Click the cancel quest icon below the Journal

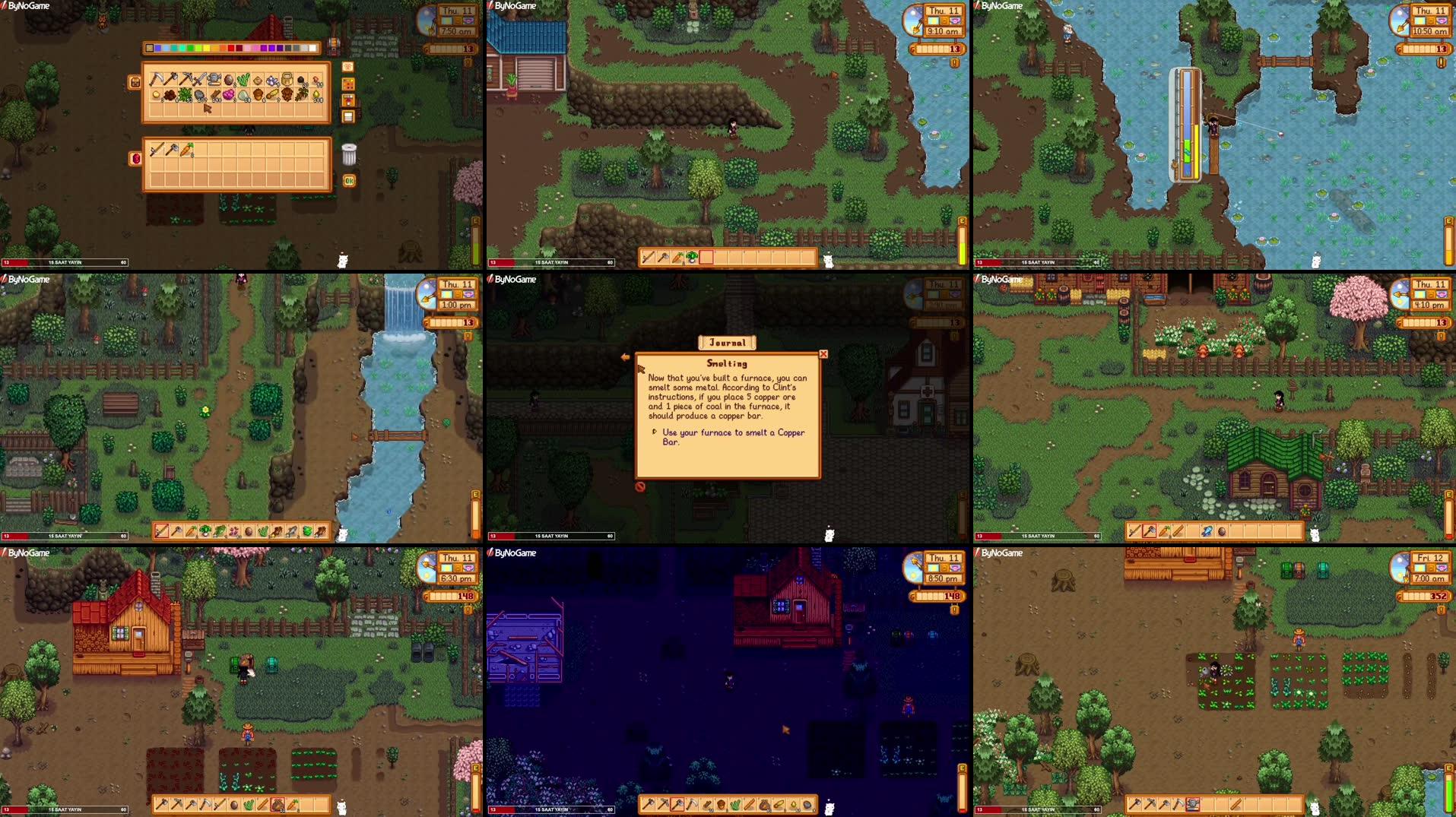tap(639, 488)
